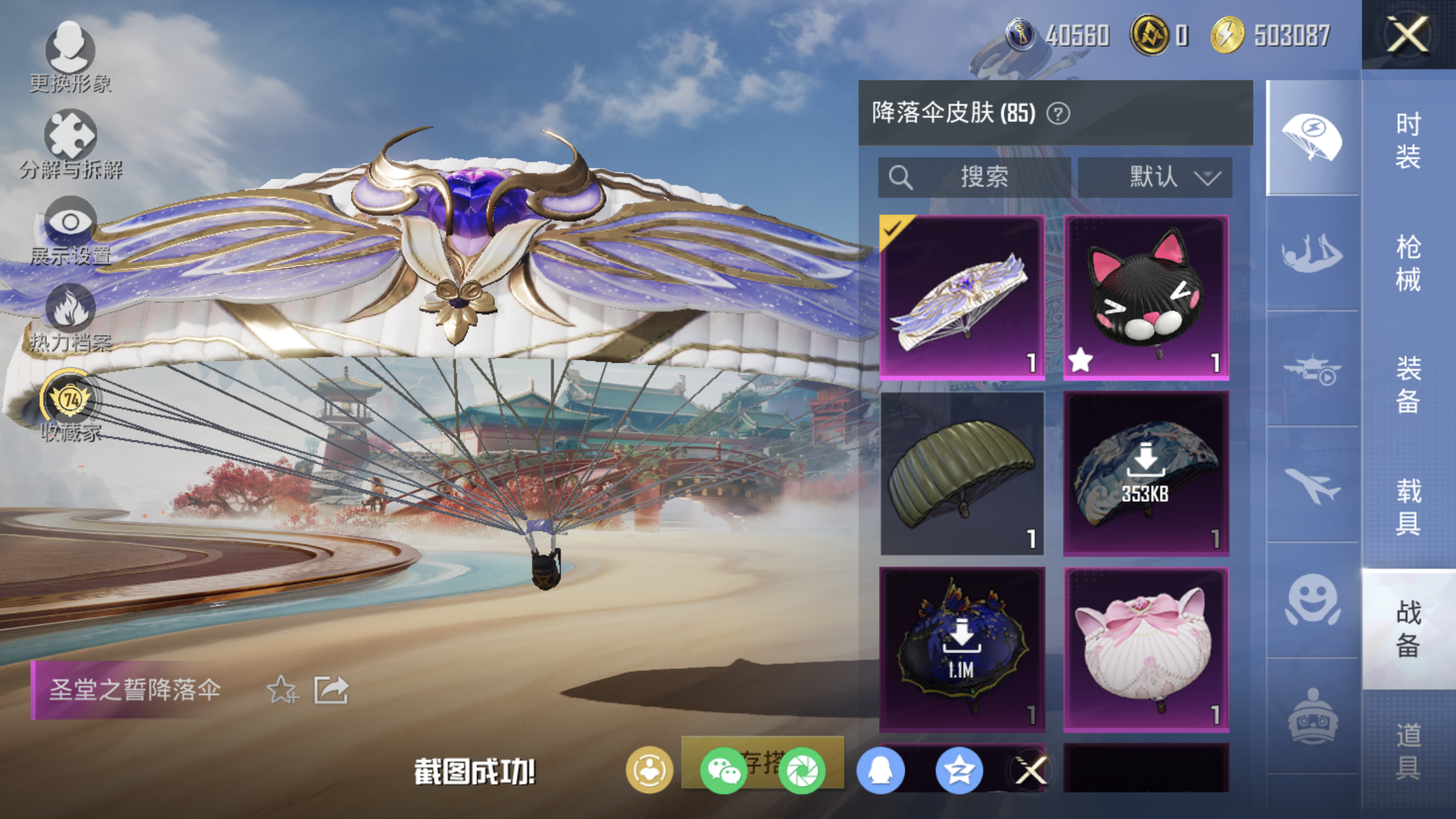
Task: Switch to the 枪械 firearms tab
Action: click(x=1408, y=262)
